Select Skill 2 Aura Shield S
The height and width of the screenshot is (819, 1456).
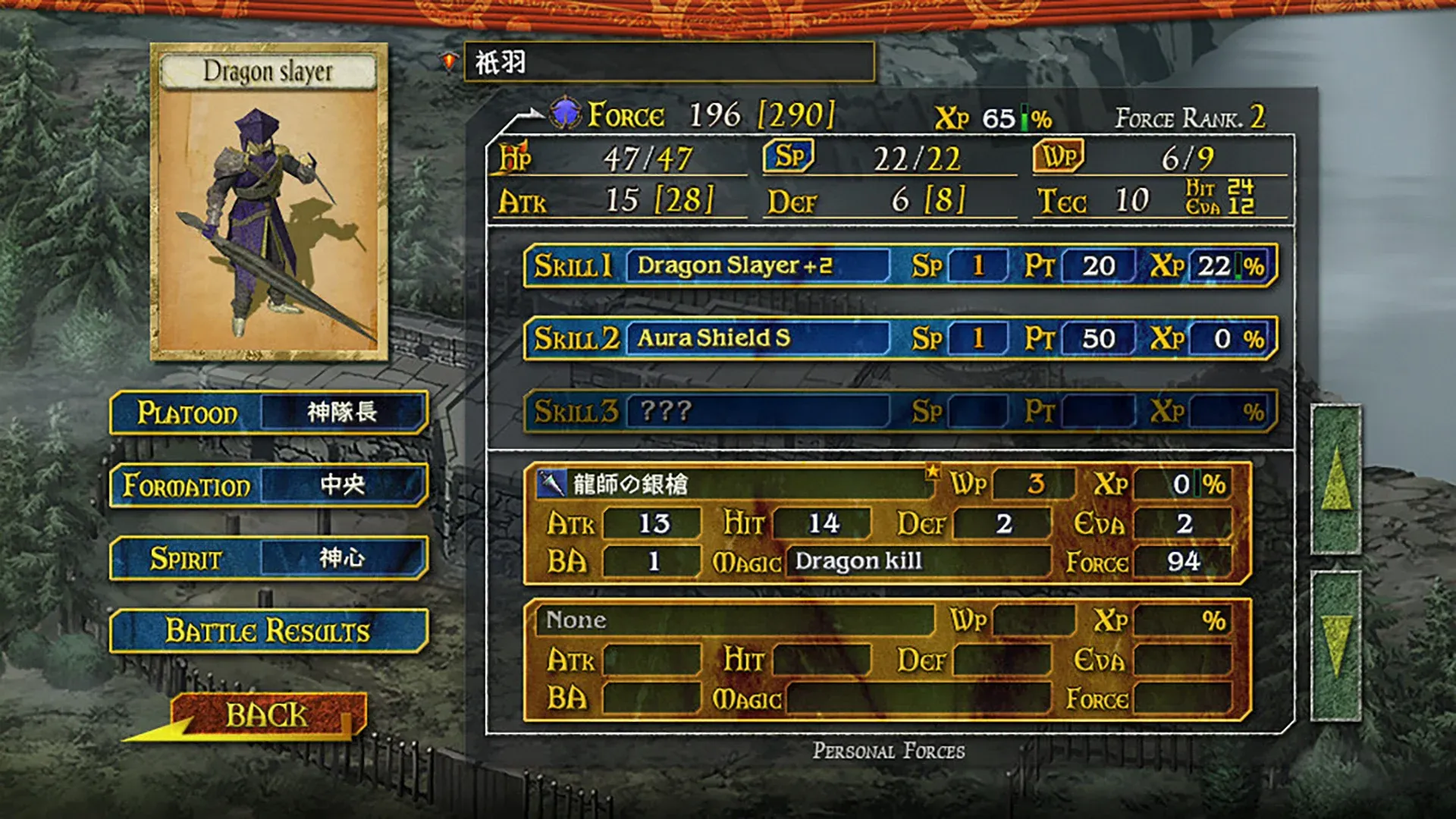click(899, 338)
